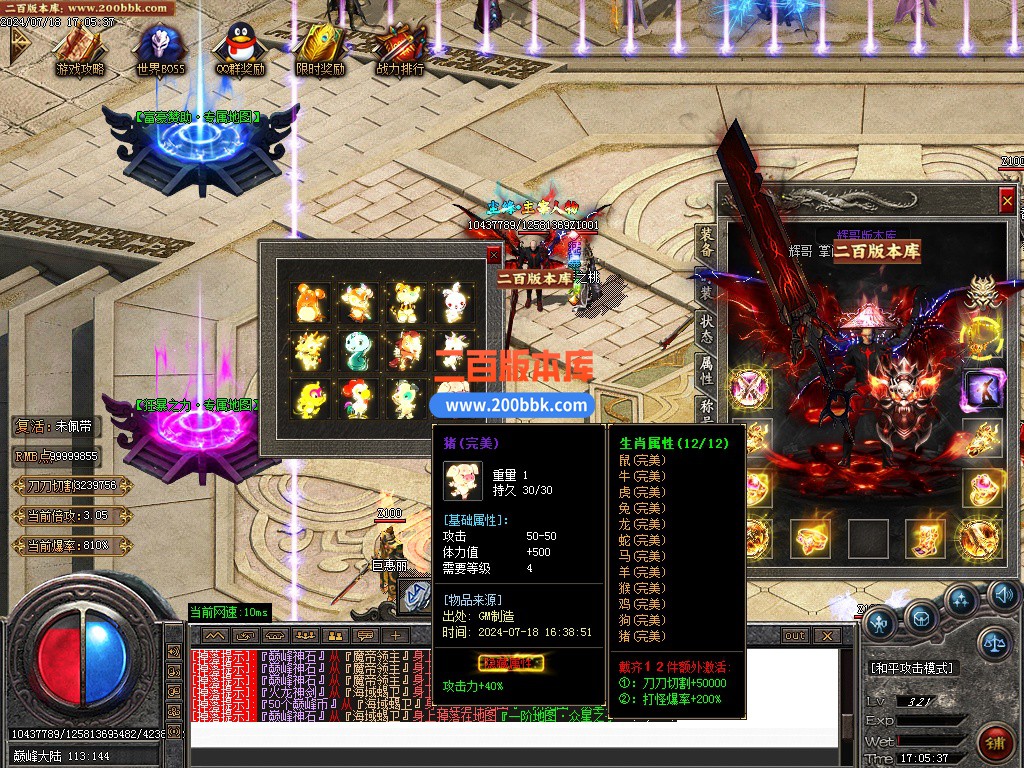
Task: Close the character equipment panel
Action: click(1007, 201)
